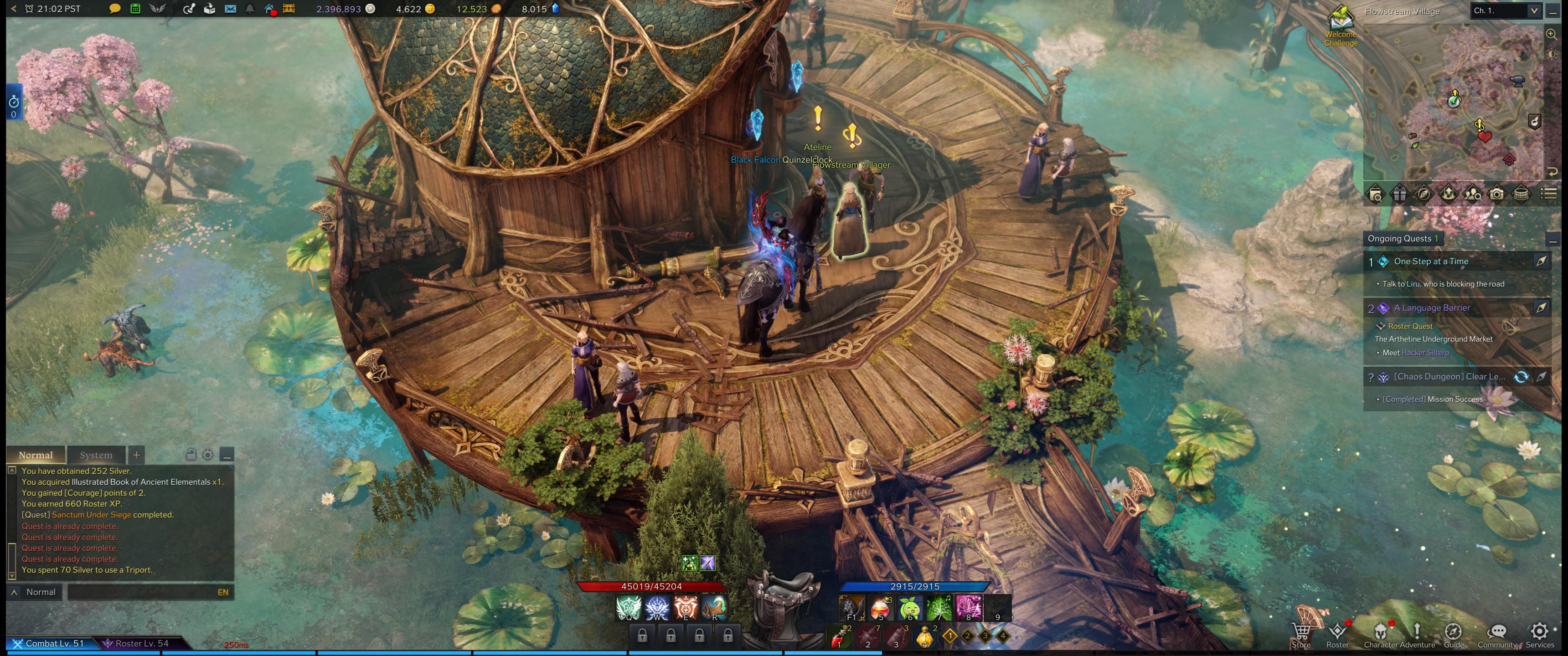The width and height of the screenshot is (1568, 656).
Task: Add a new chat tab
Action: 136,455
